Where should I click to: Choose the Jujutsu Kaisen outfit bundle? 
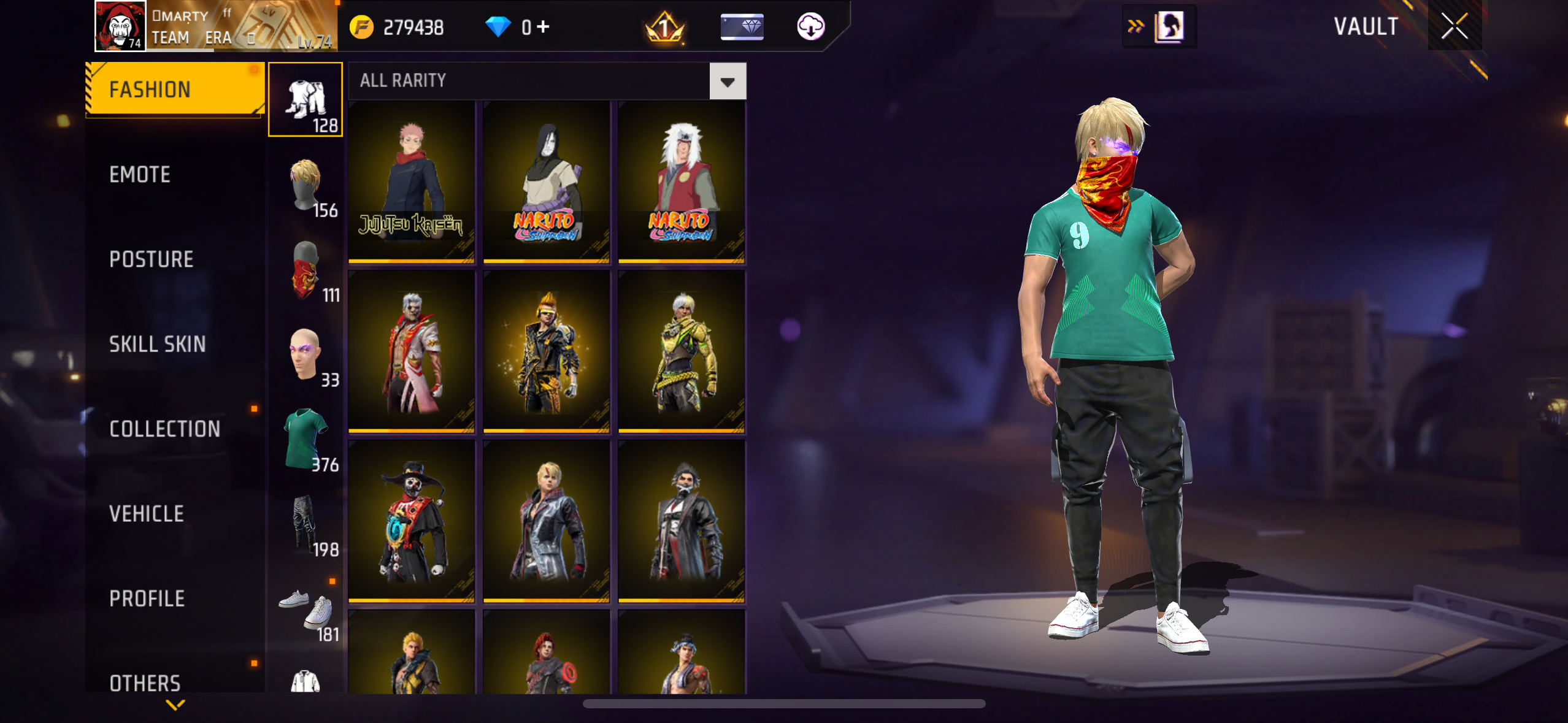[412, 182]
